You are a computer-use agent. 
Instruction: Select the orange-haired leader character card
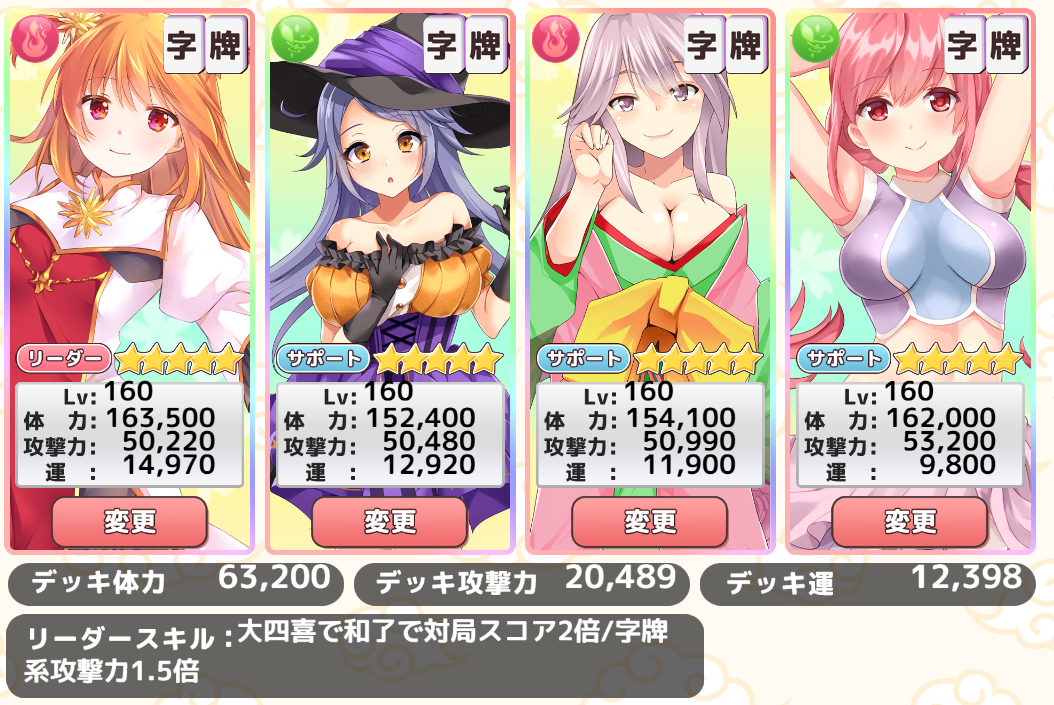click(129, 200)
